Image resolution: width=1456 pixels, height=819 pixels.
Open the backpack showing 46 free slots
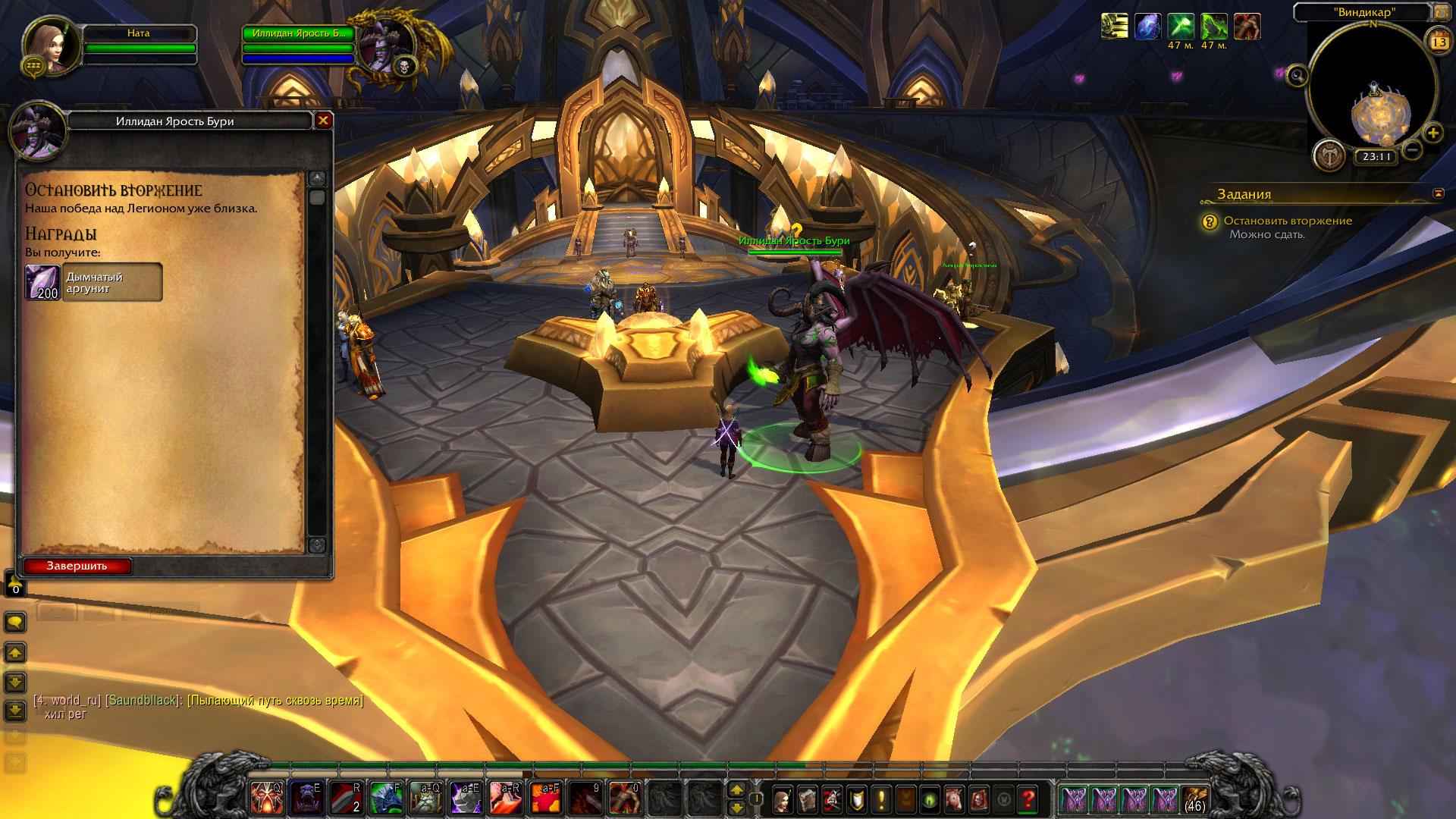click(1194, 800)
